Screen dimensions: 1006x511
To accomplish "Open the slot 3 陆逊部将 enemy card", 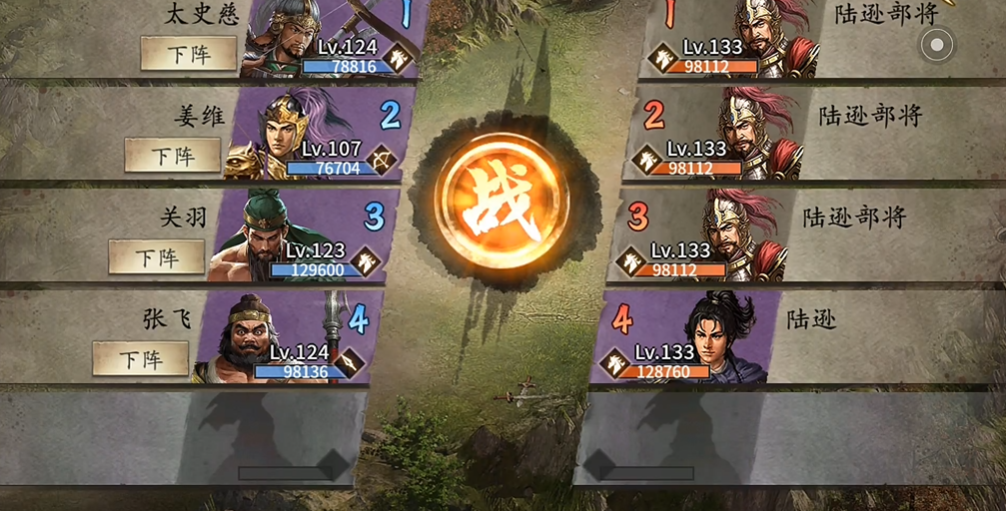I will point(706,236).
